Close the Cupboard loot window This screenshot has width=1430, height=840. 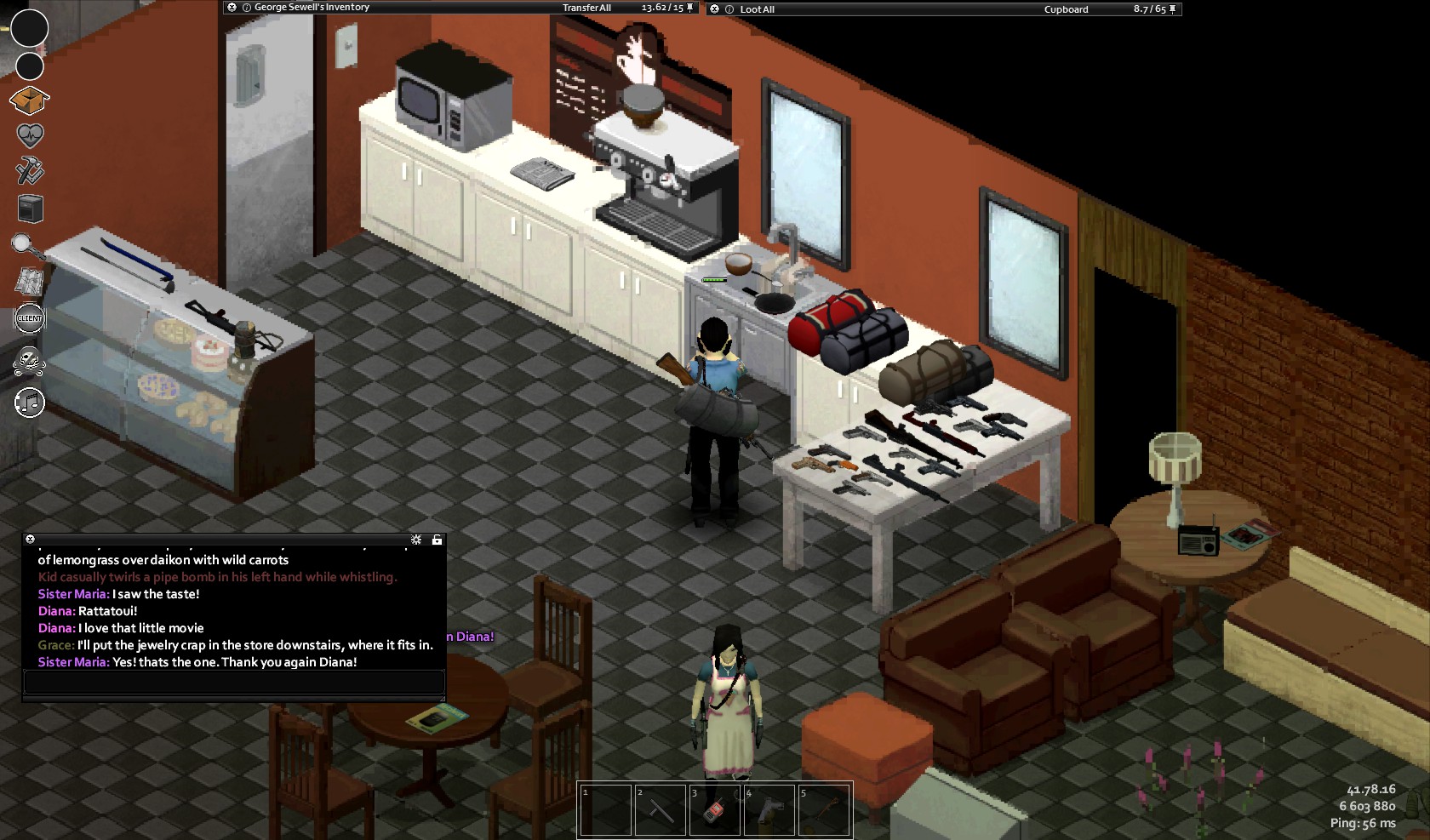click(715, 9)
